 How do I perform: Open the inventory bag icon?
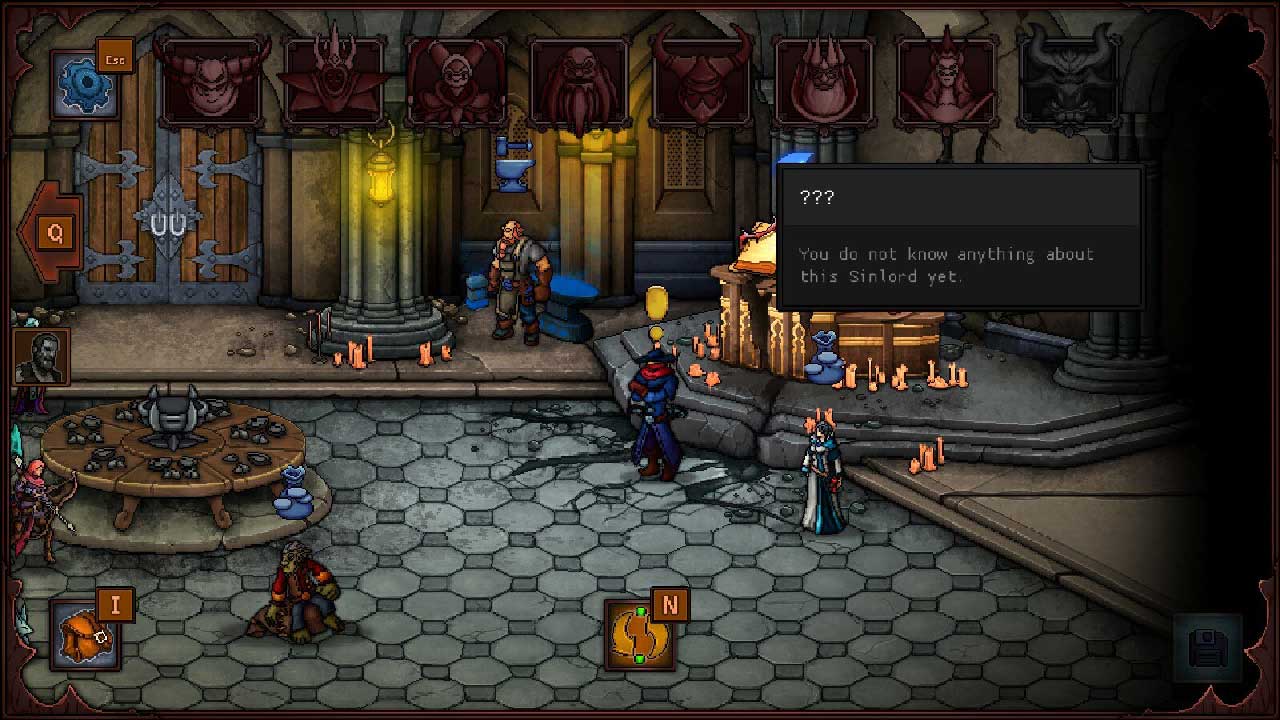click(x=86, y=636)
